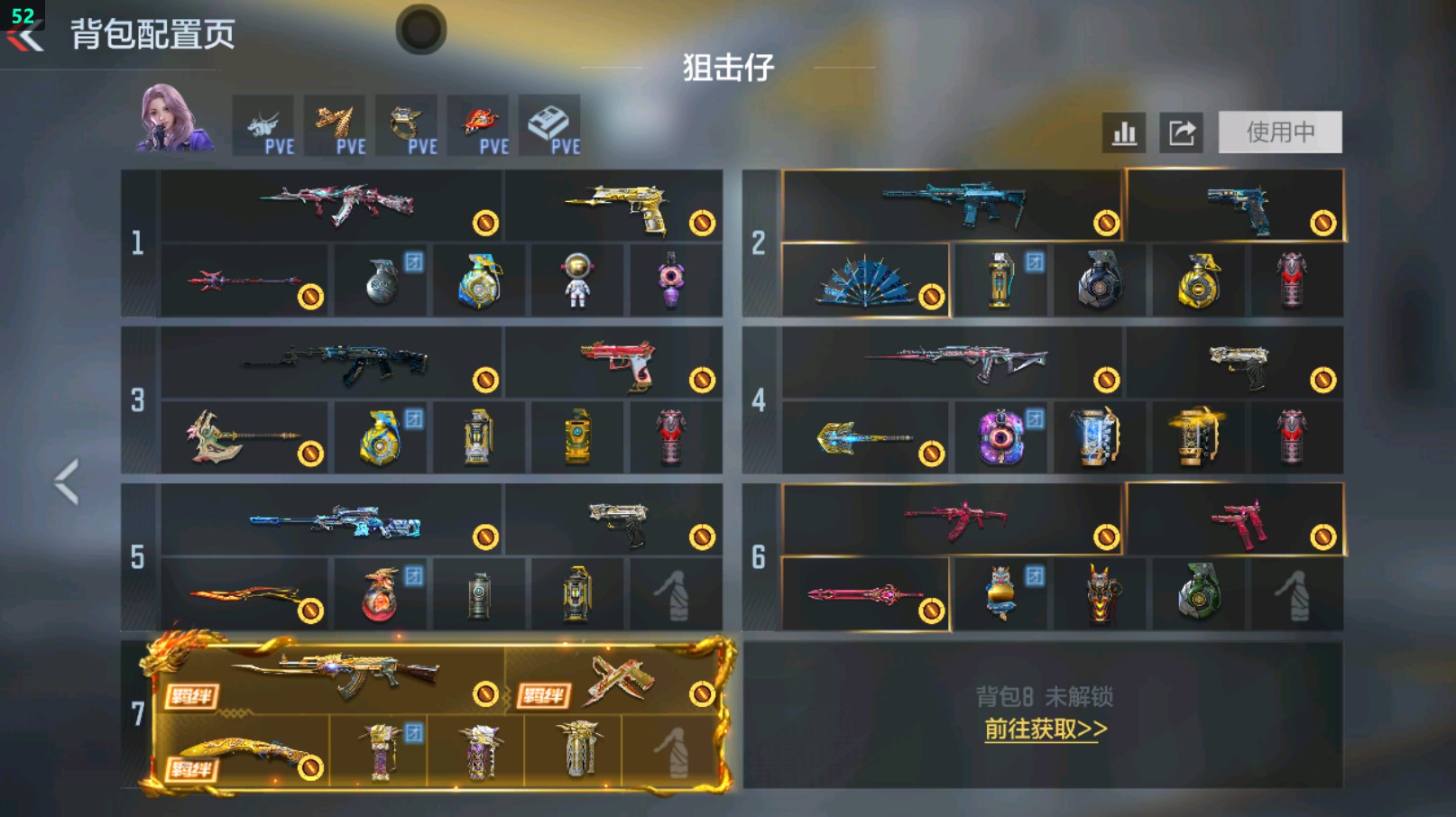This screenshot has width=1456, height=817.
Task: Collapse the panel using the left chevron arrow
Action: coord(64,482)
